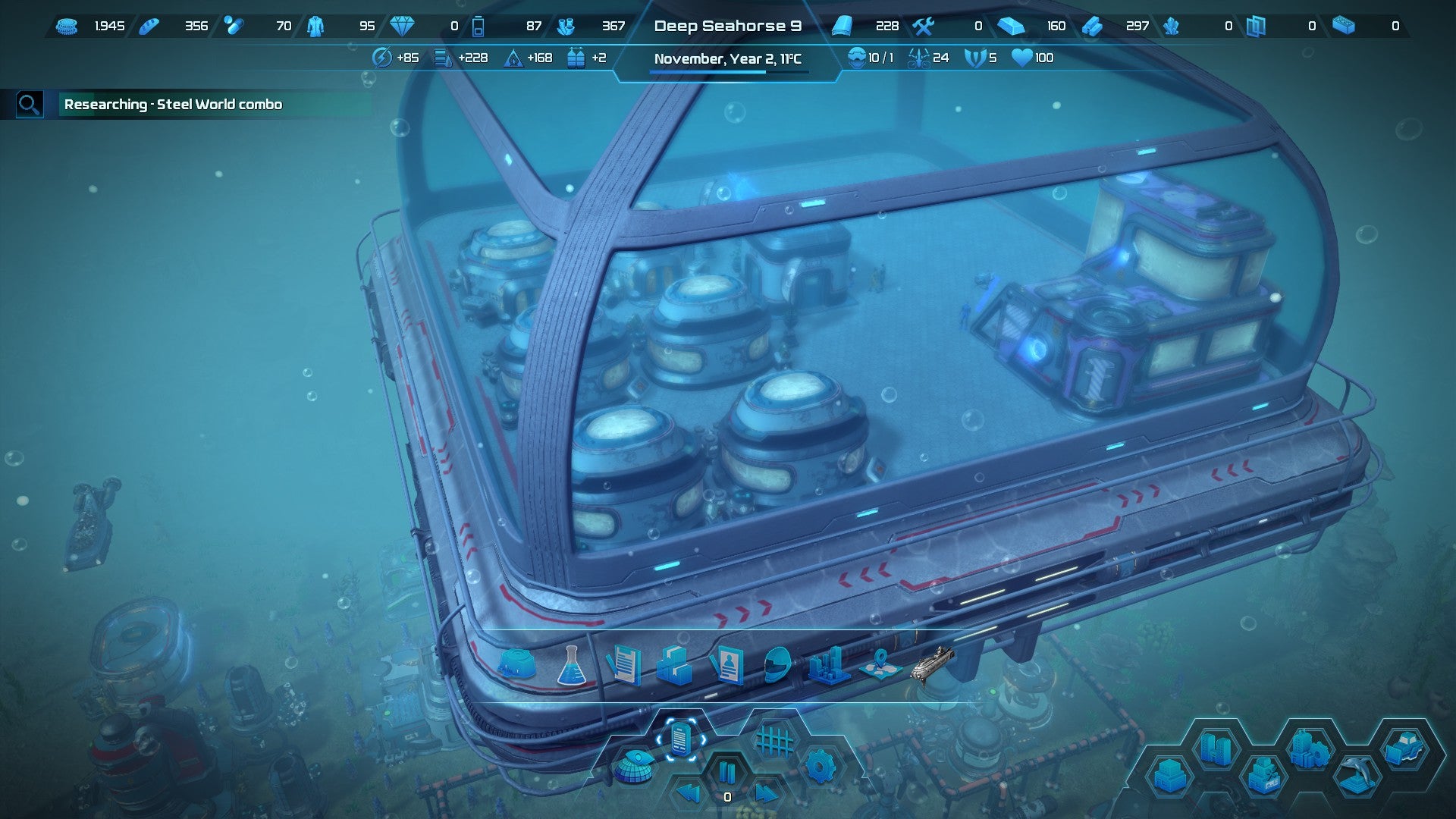
Task: Open the bar chart statistics panel
Action: click(x=828, y=665)
